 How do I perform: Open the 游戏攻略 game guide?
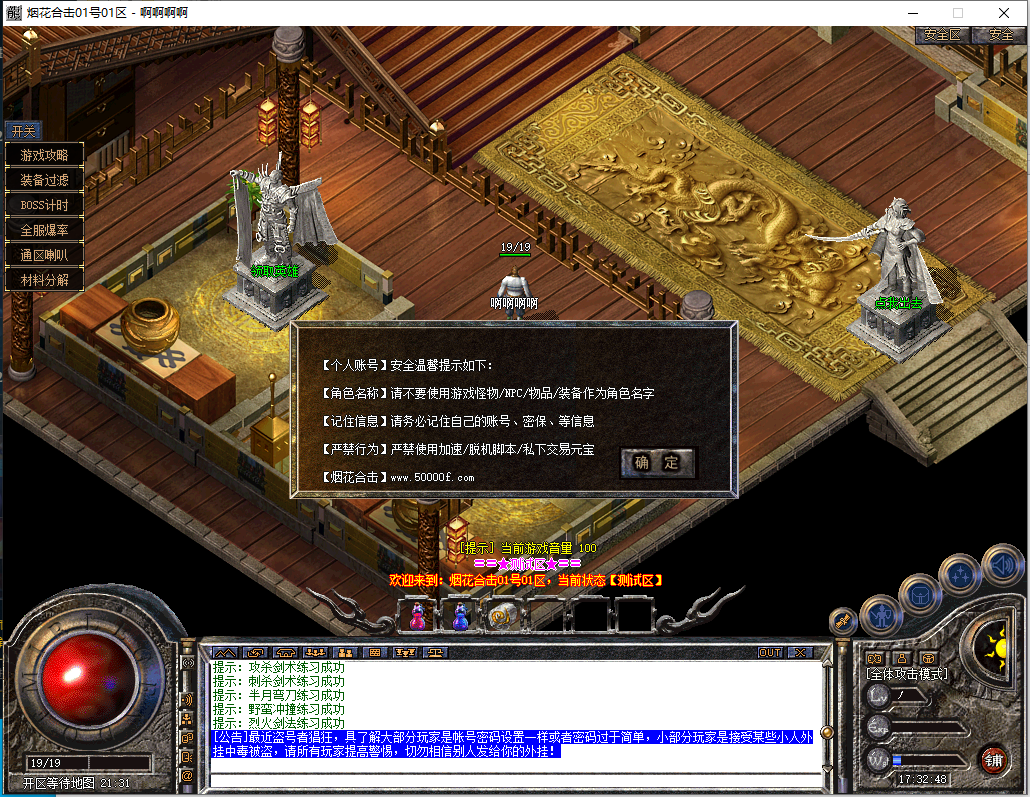[44, 155]
